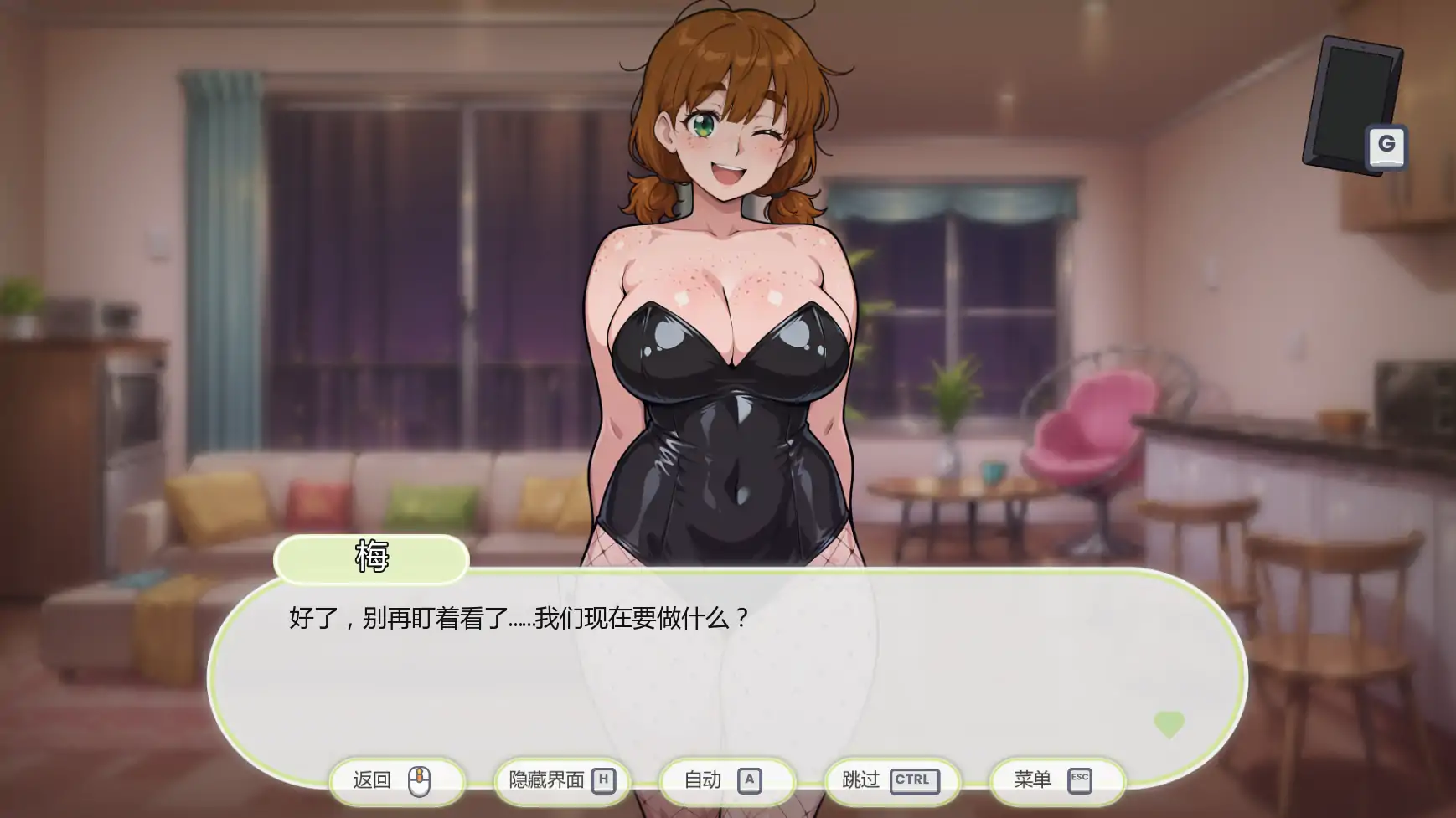Hide the interface using the 隐藏界面 button
Screen dimensions: 1456x818
point(561,779)
